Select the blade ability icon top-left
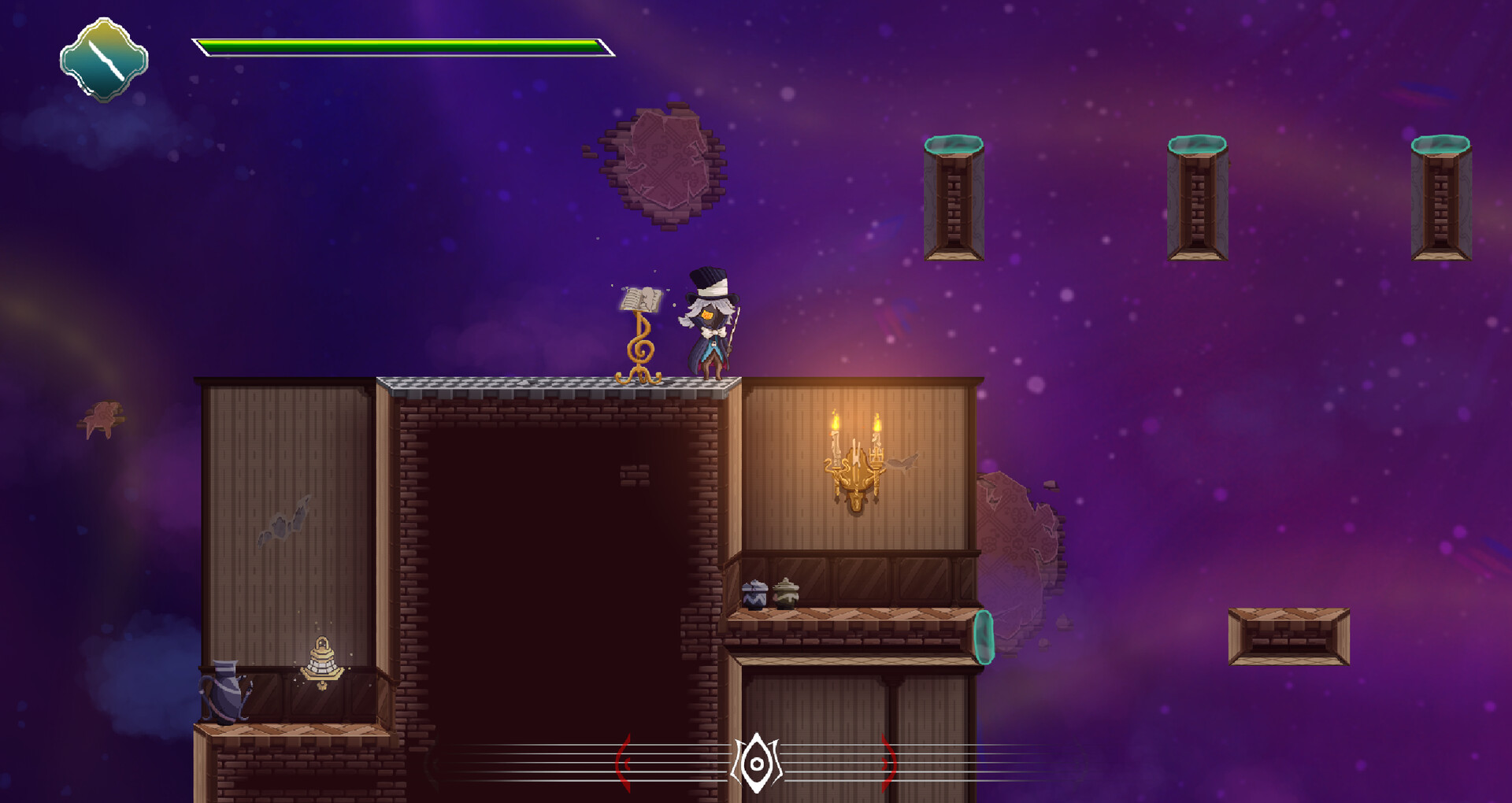Viewport: 1512px width, 803px height. pos(103,60)
